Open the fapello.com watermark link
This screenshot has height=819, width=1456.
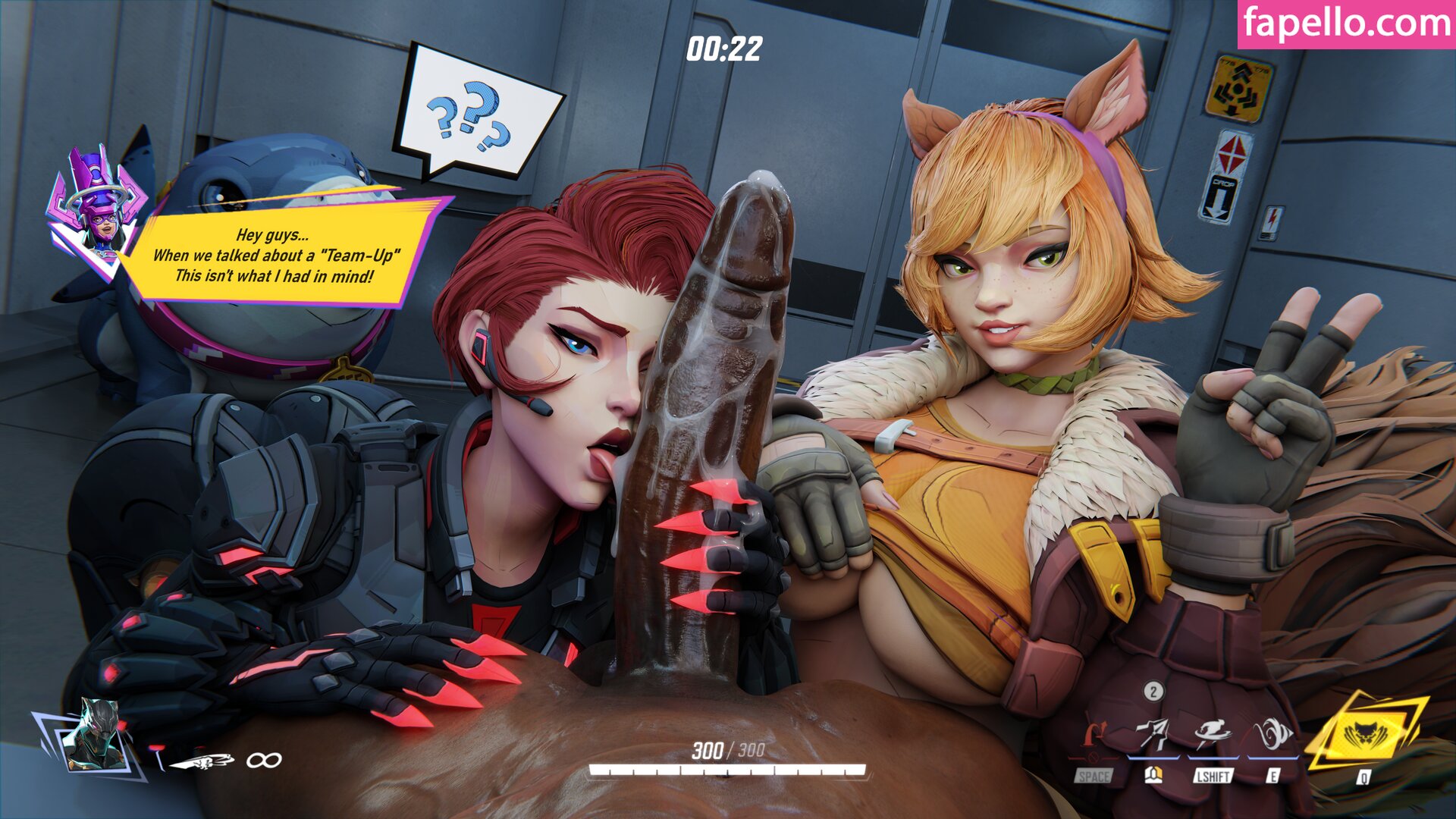pos(1347,24)
